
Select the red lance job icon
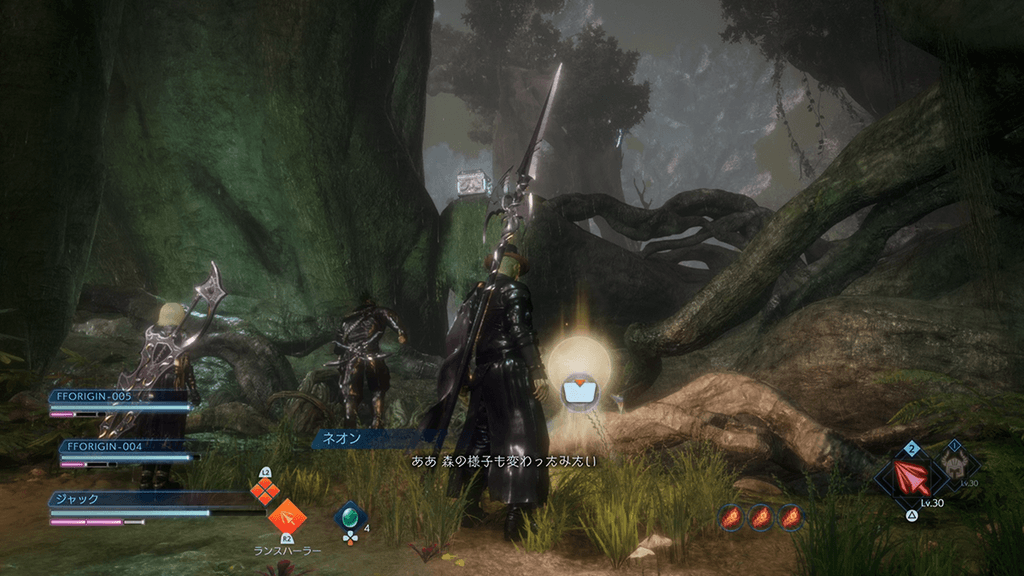(x=911, y=477)
